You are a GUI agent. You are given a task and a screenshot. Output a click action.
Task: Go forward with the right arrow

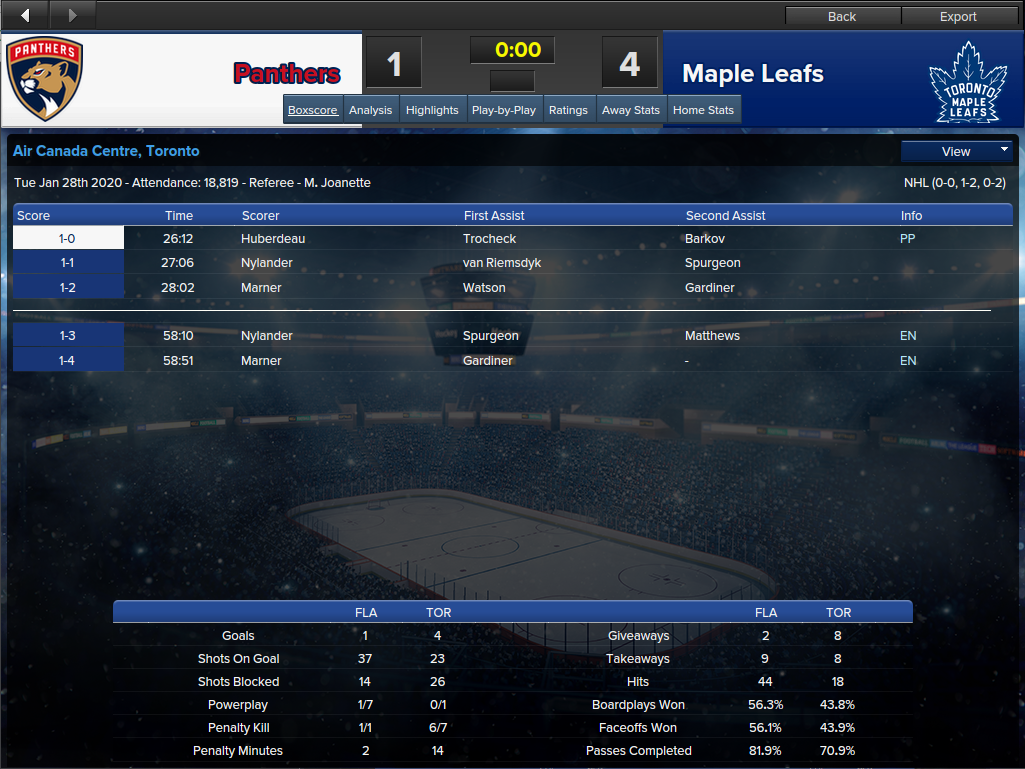[x=71, y=15]
